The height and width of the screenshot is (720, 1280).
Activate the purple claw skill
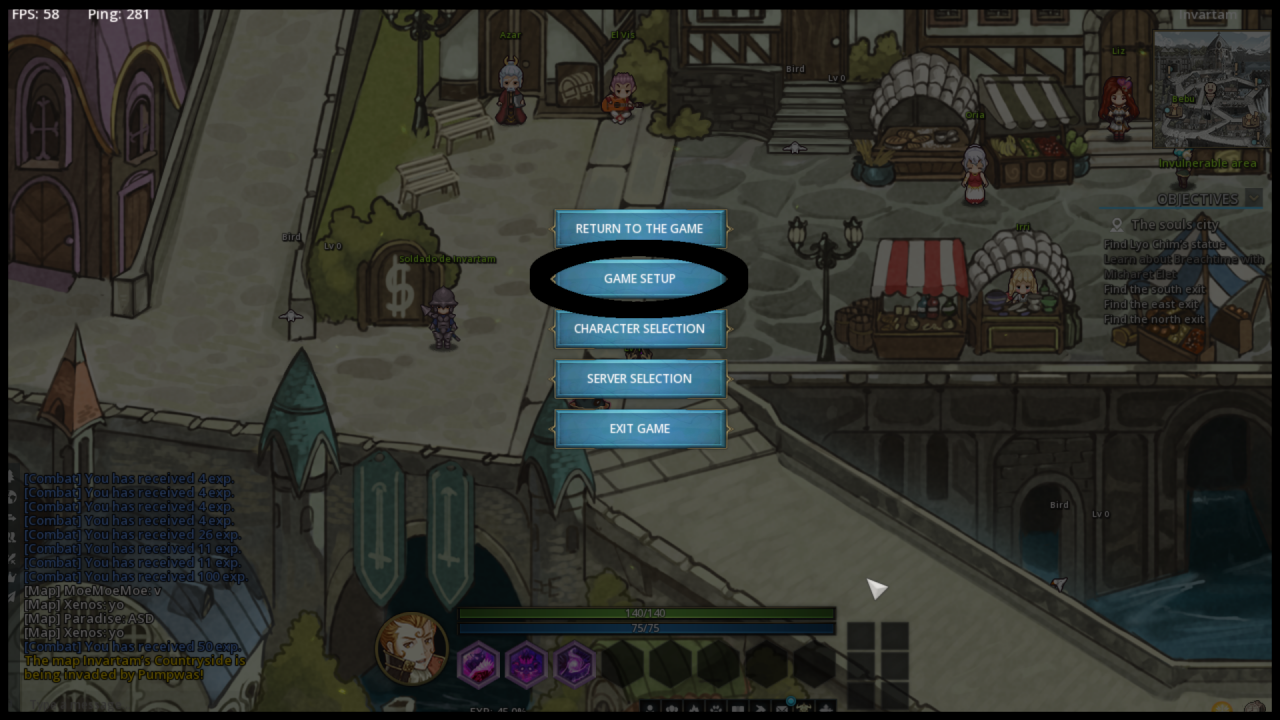[x=478, y=664]
